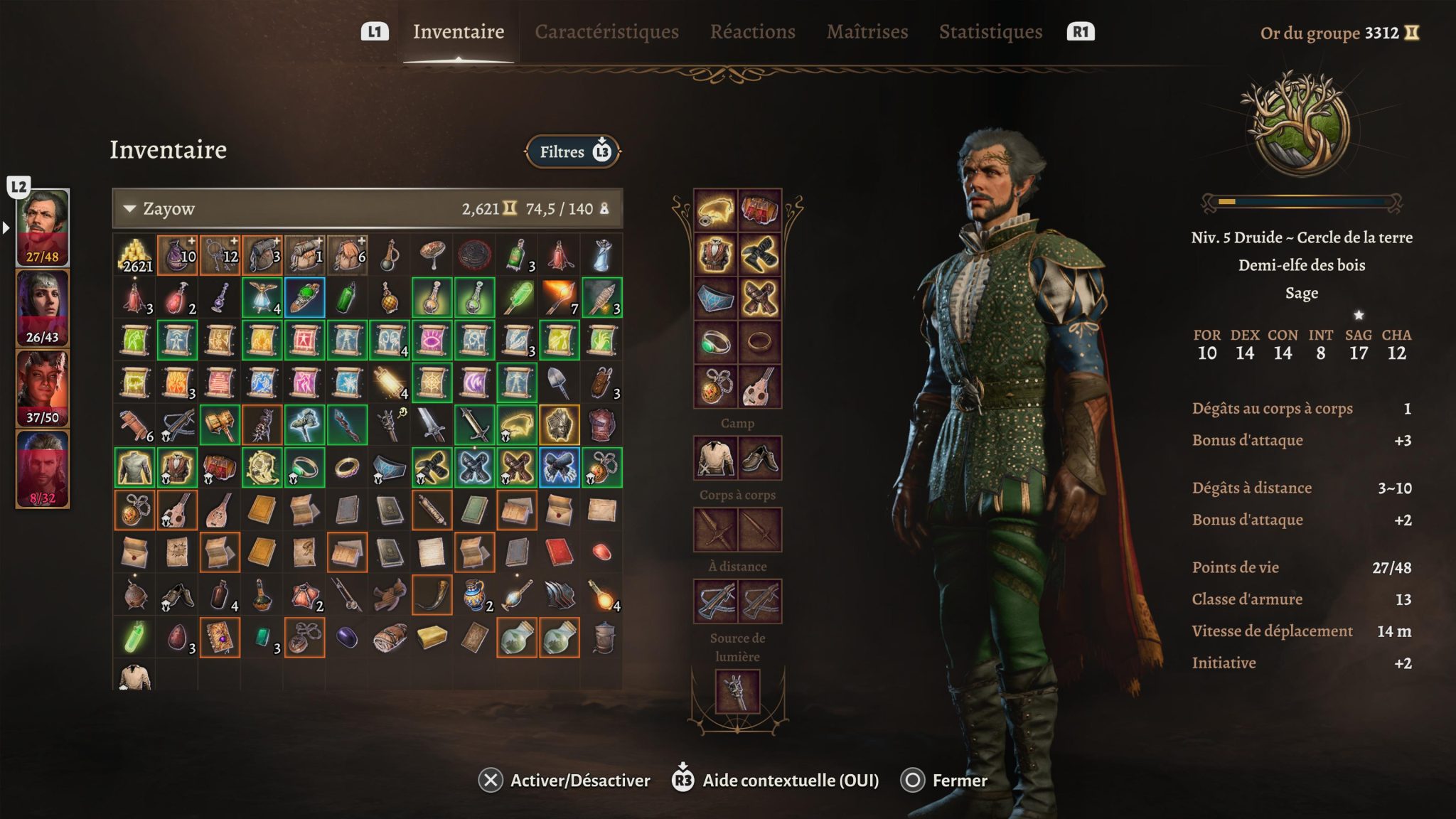Select the camp shirt clothing slot

tap(715, 458)
